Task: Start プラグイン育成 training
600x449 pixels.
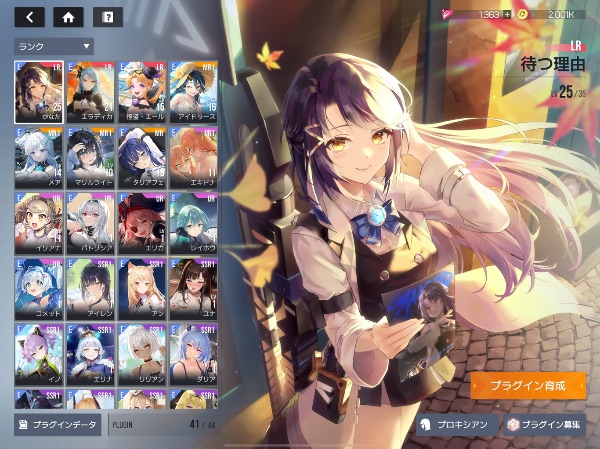Action: coord(528,385)
